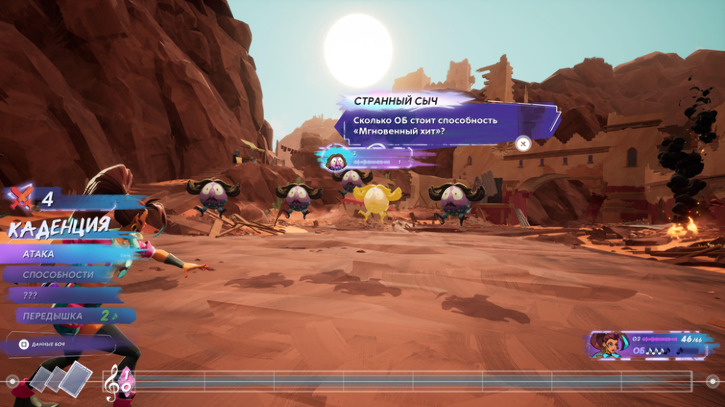Image resolution: width=725 pixels, height=407 pixels.
Task: Close the Странный сыч question bubble
Action: tap(522, 144)
